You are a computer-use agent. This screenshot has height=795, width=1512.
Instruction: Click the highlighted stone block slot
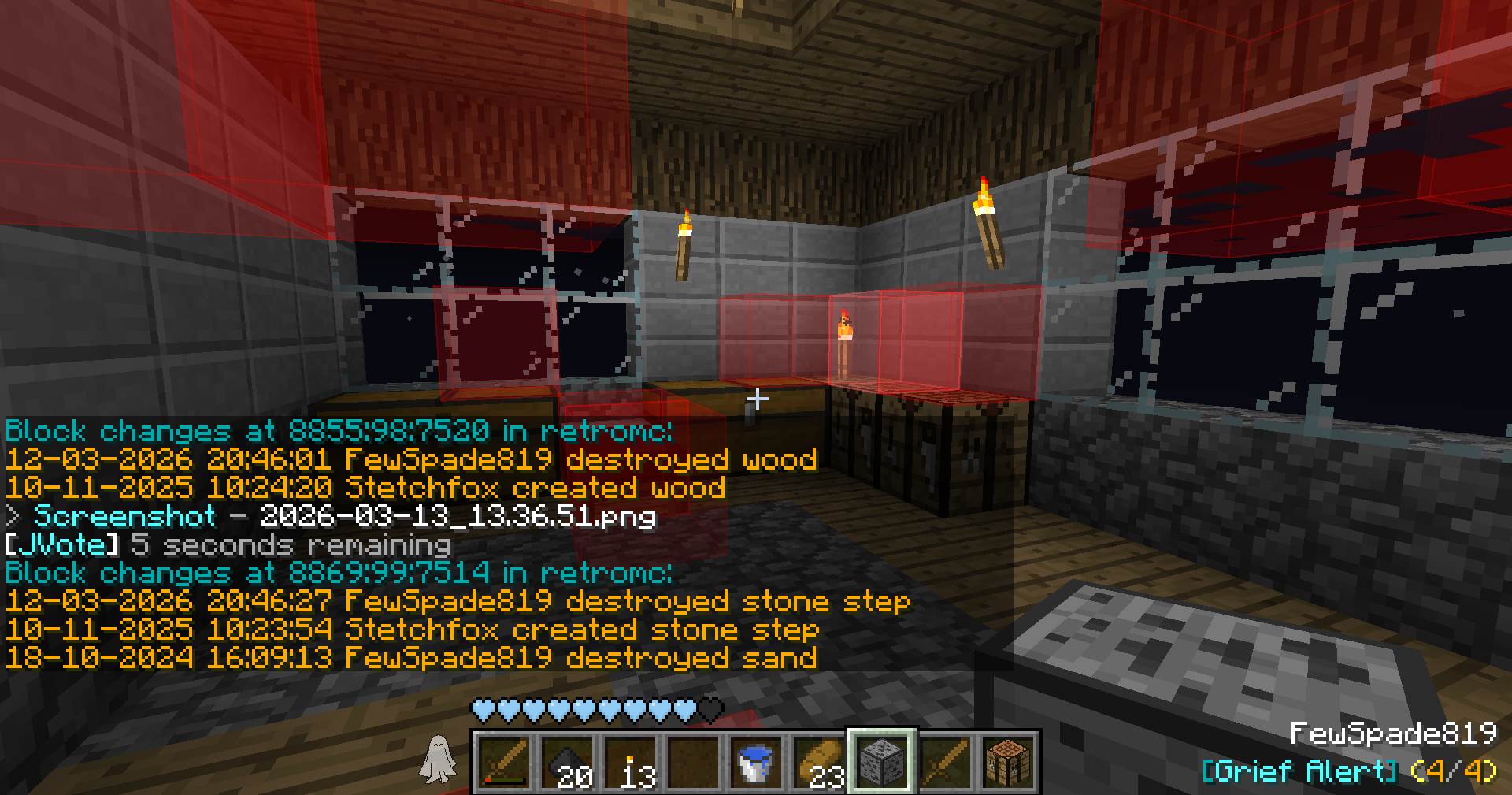click(882, 762)
